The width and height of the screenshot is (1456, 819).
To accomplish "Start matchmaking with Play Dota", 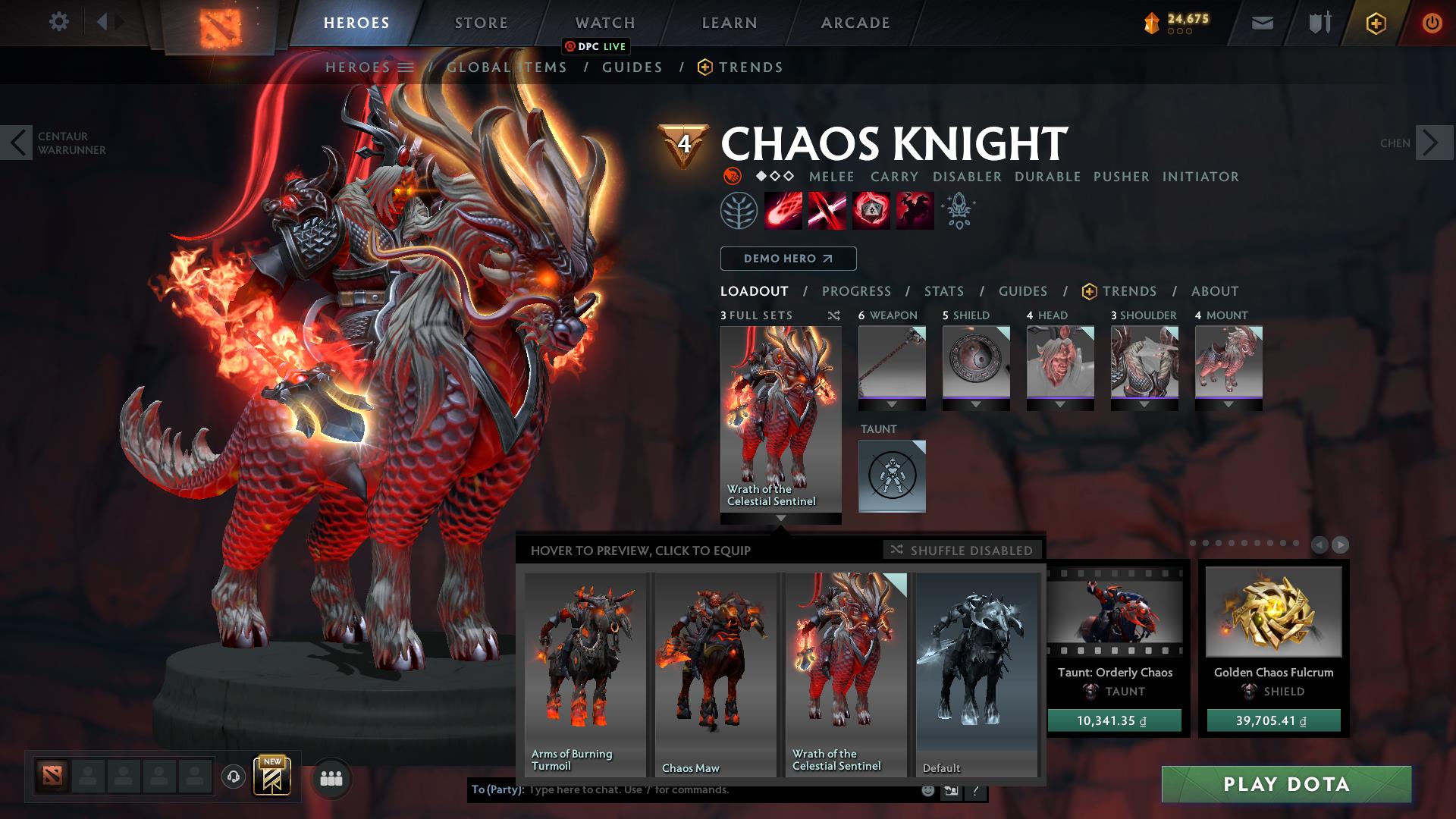I will 1286,784.
